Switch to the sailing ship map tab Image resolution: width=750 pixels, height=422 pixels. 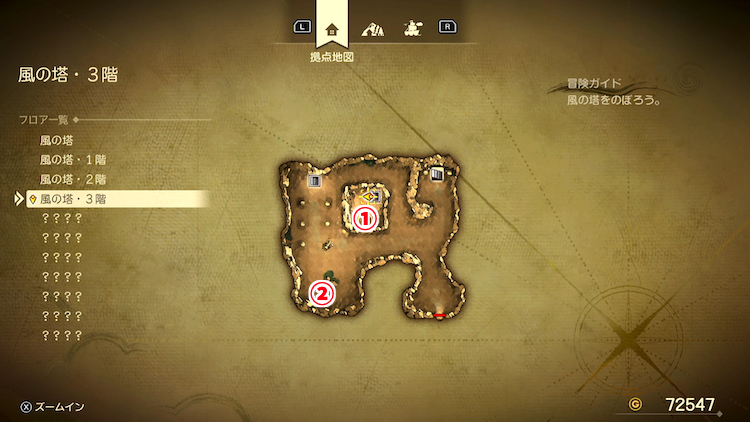pos(410,29)
